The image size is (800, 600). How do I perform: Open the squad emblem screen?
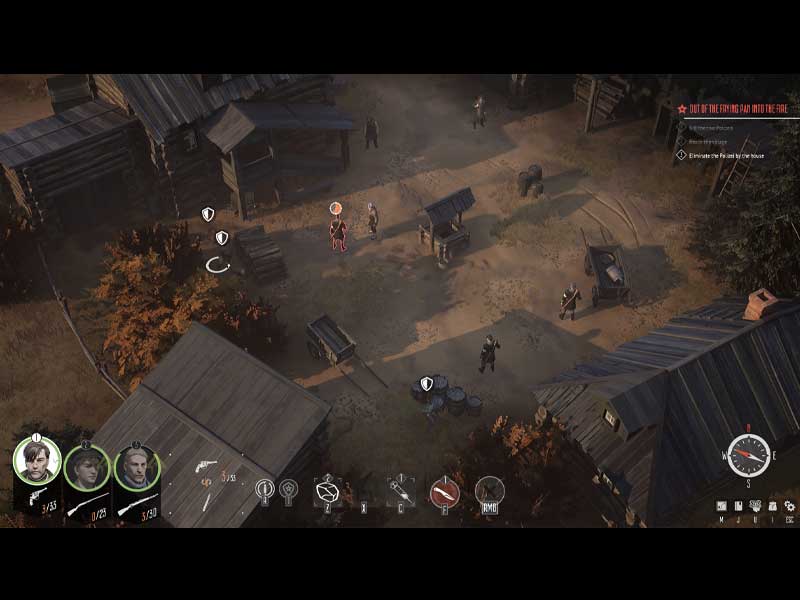(755, 506)
